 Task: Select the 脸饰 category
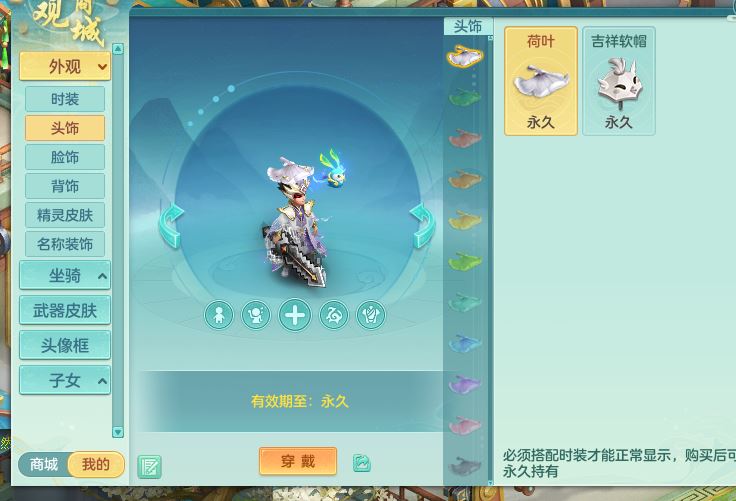click(x=65, y=157)
